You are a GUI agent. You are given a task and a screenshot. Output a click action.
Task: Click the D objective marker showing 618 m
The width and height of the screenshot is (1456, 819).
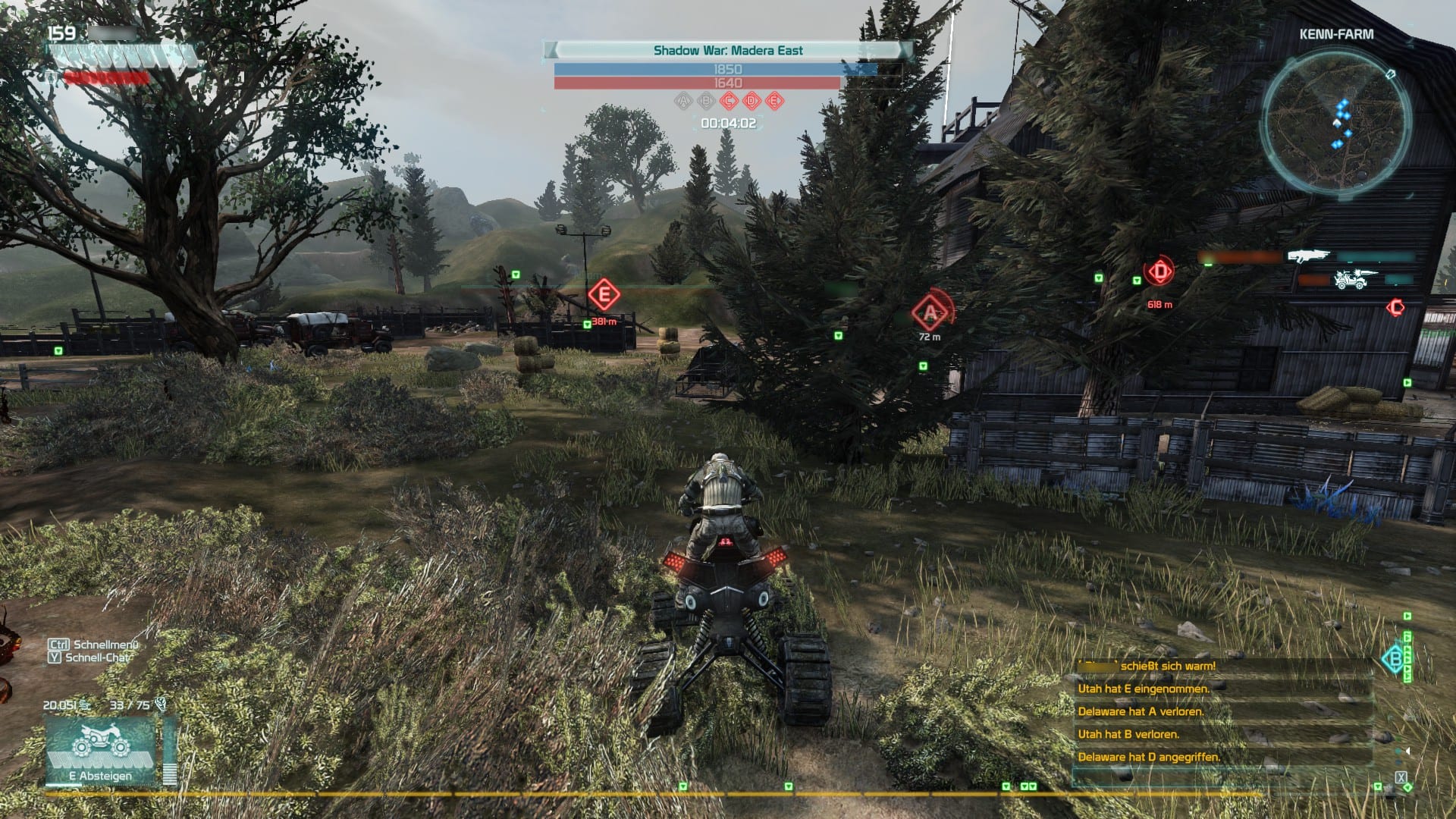click(x=1159, y=271)
